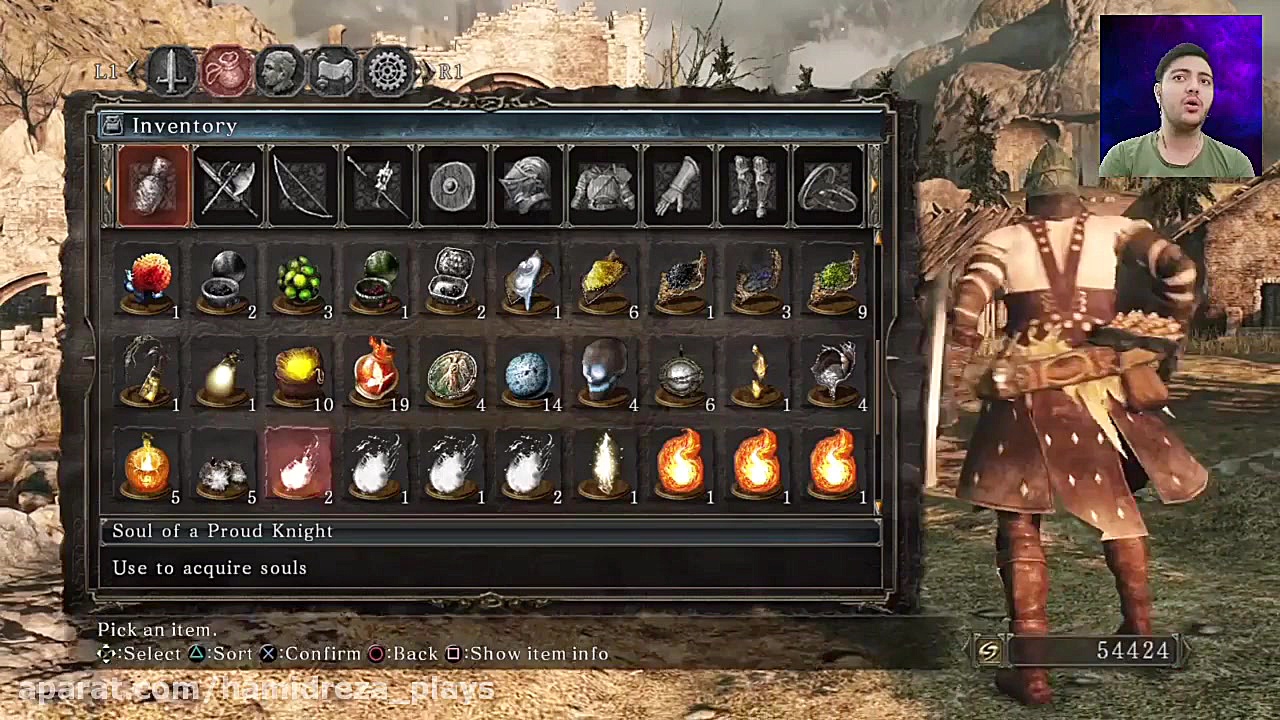
Task: Open the rings inventory category
Action: click(x=827, y=186)
